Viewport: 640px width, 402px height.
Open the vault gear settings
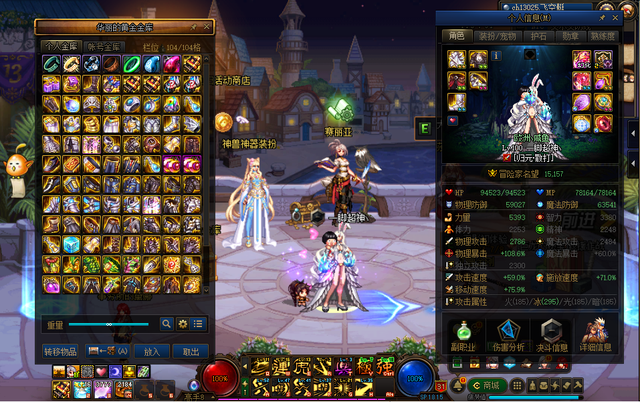point(182,324)
